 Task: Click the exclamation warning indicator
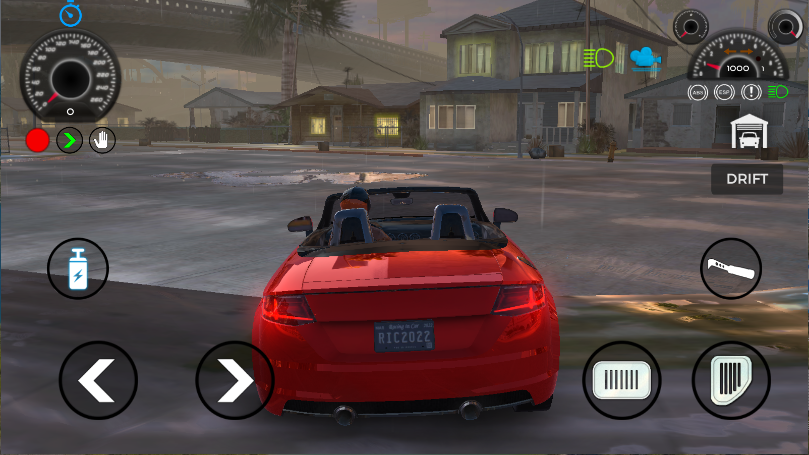click(750, 92)
